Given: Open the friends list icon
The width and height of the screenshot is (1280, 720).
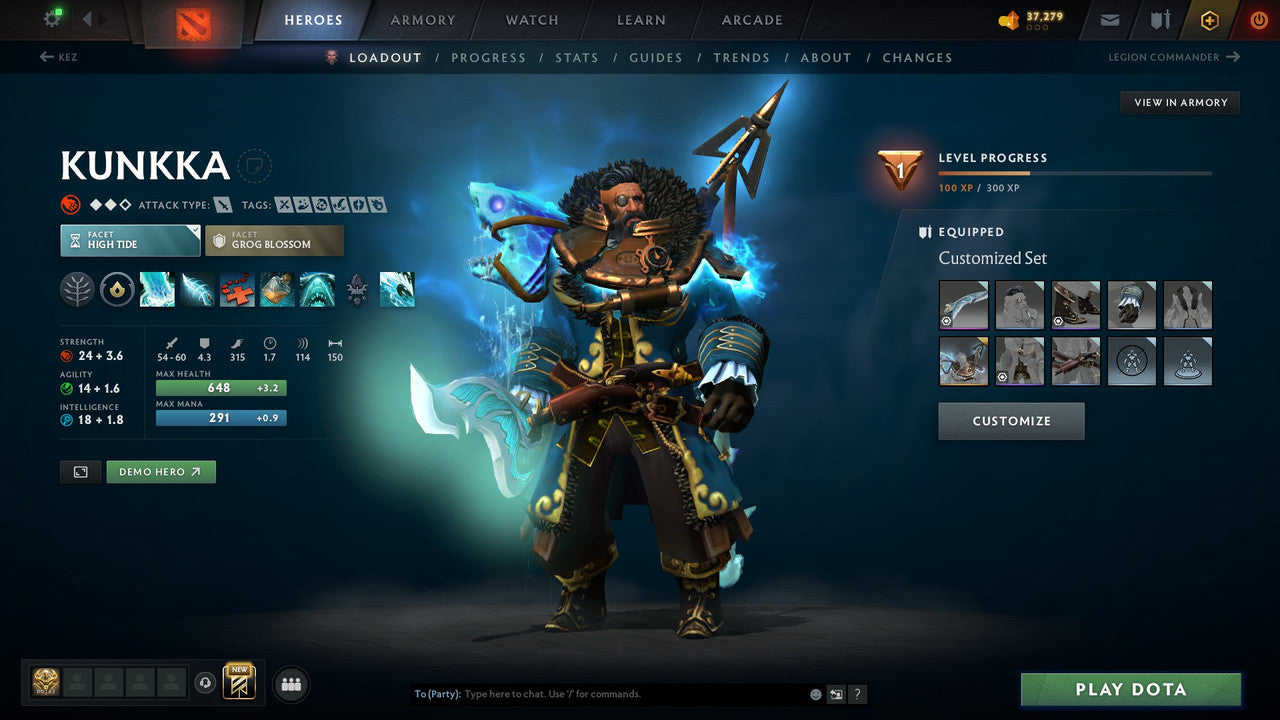Looking at the screenshot, I should 290,683.
